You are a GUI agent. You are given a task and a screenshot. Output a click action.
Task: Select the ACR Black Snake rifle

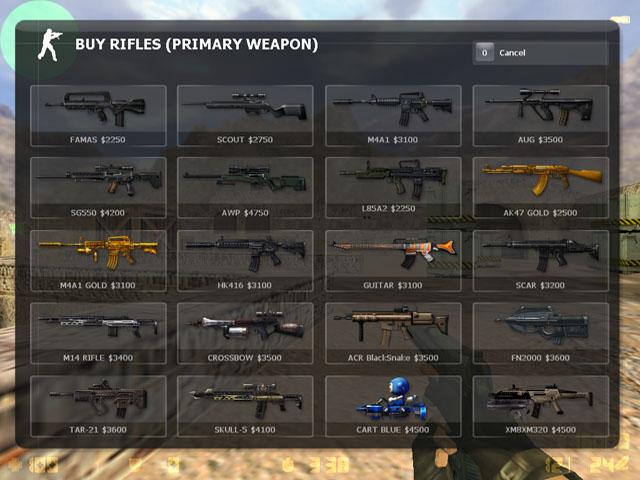[x=393, y=333]
